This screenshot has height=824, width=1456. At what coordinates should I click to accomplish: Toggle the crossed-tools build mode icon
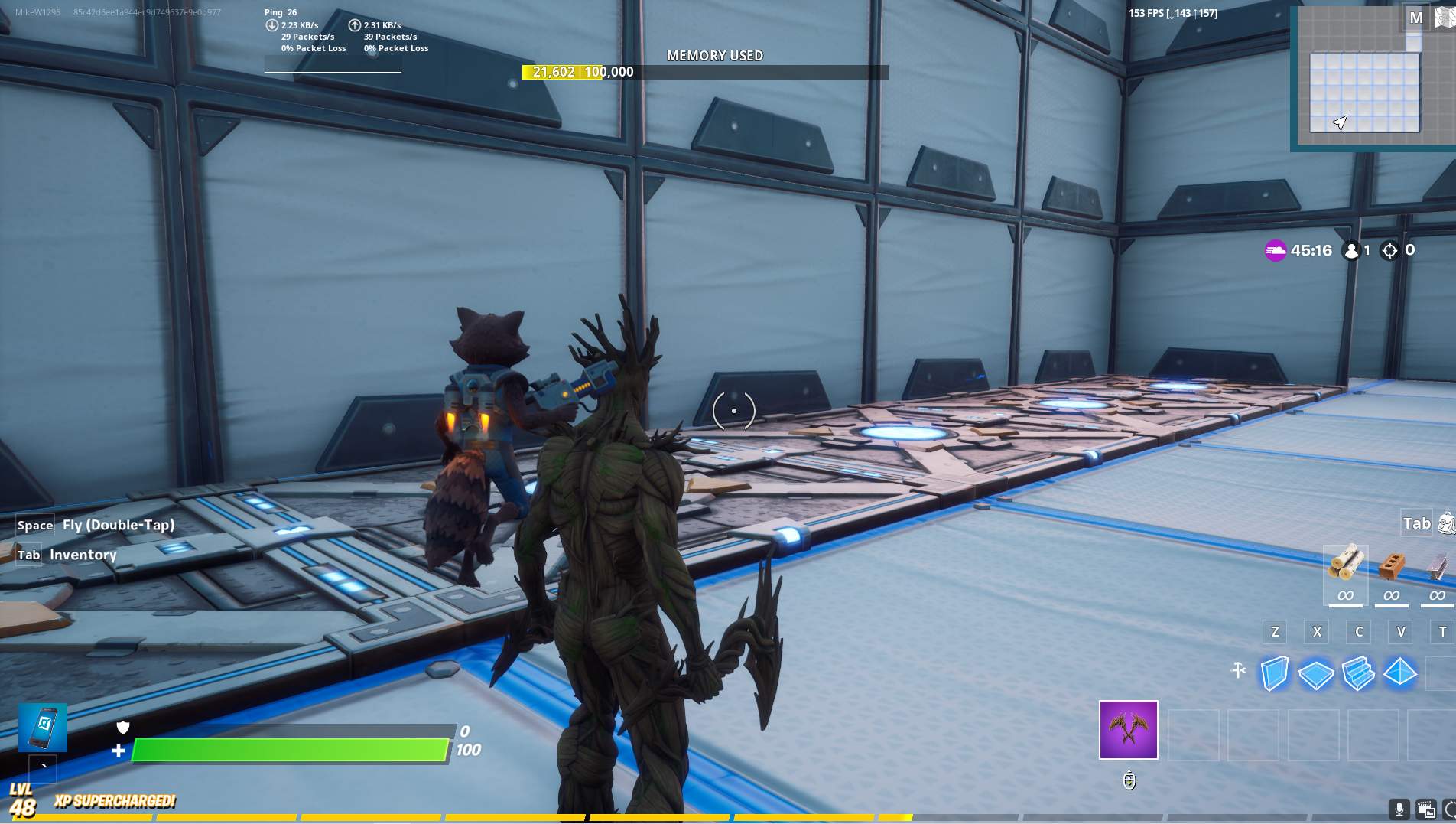[1238, 671]
